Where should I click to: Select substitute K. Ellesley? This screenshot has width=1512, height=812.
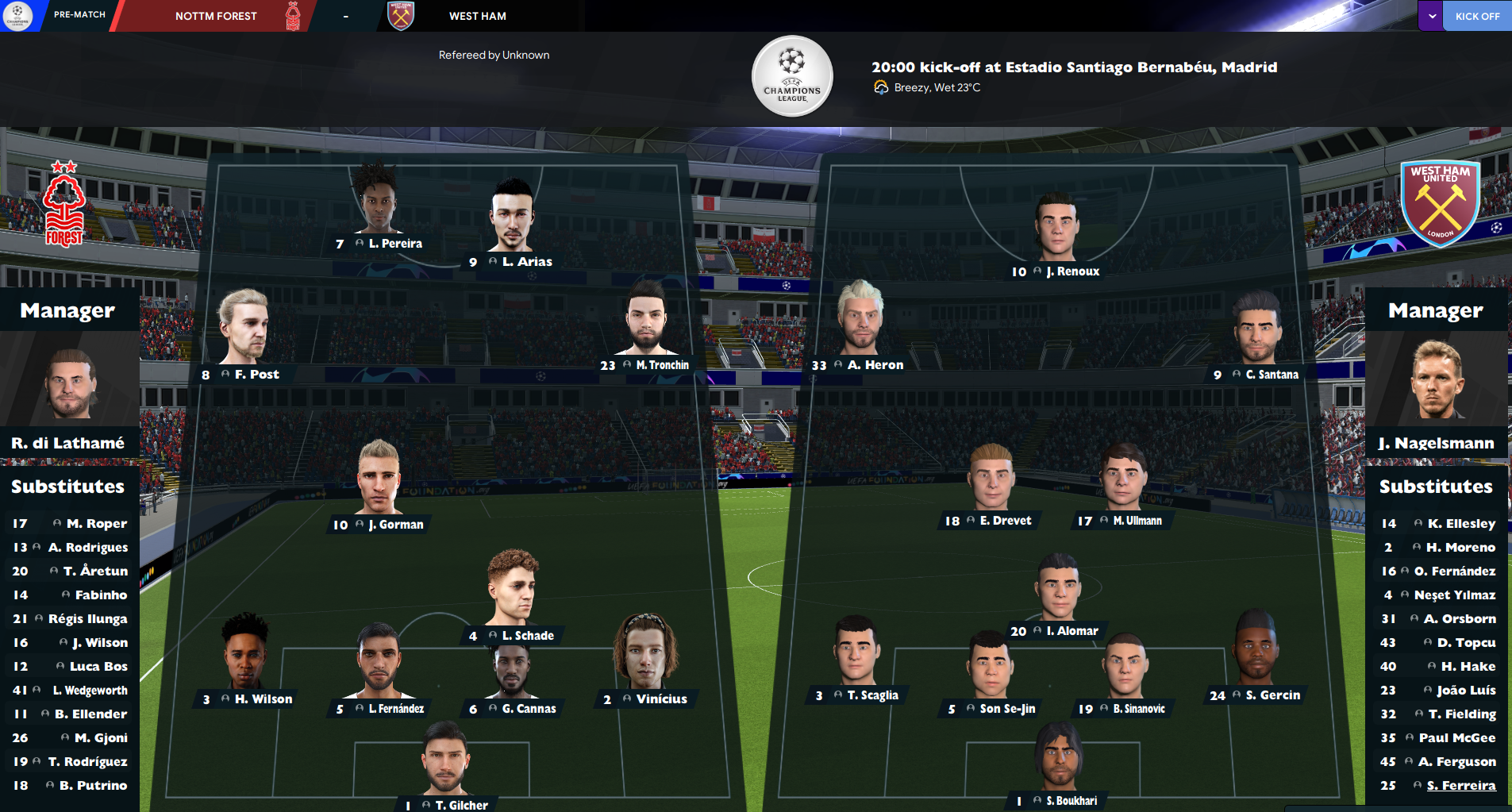pyautogui.click(x=1460, y=524)
